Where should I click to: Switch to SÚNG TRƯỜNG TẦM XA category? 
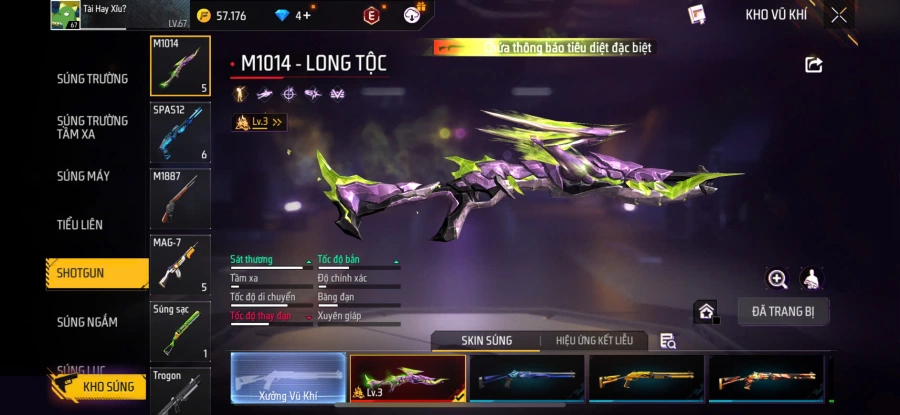[92, 127]
